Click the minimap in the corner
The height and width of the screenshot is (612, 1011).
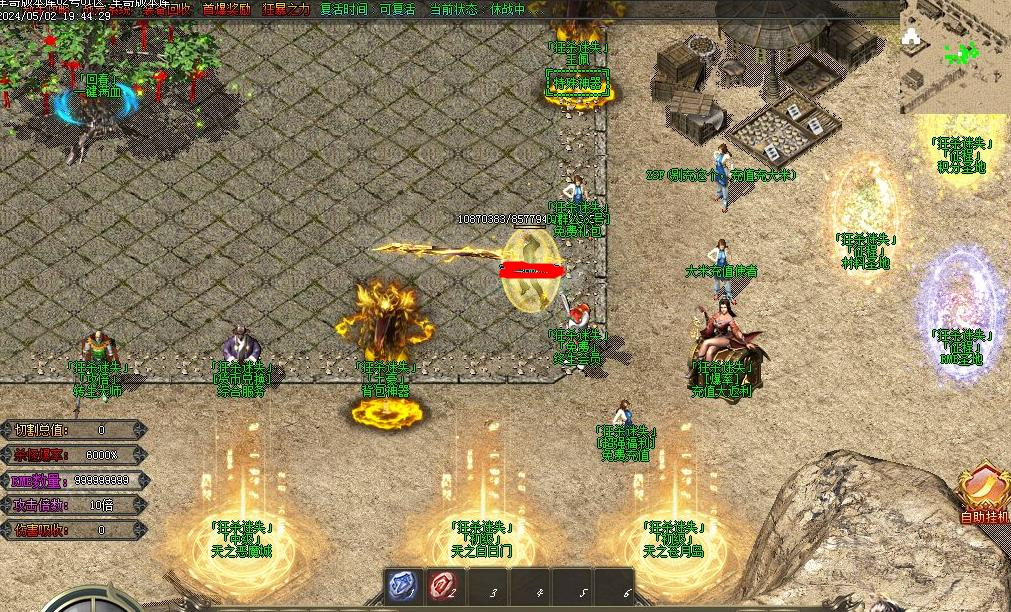(954, 55)
